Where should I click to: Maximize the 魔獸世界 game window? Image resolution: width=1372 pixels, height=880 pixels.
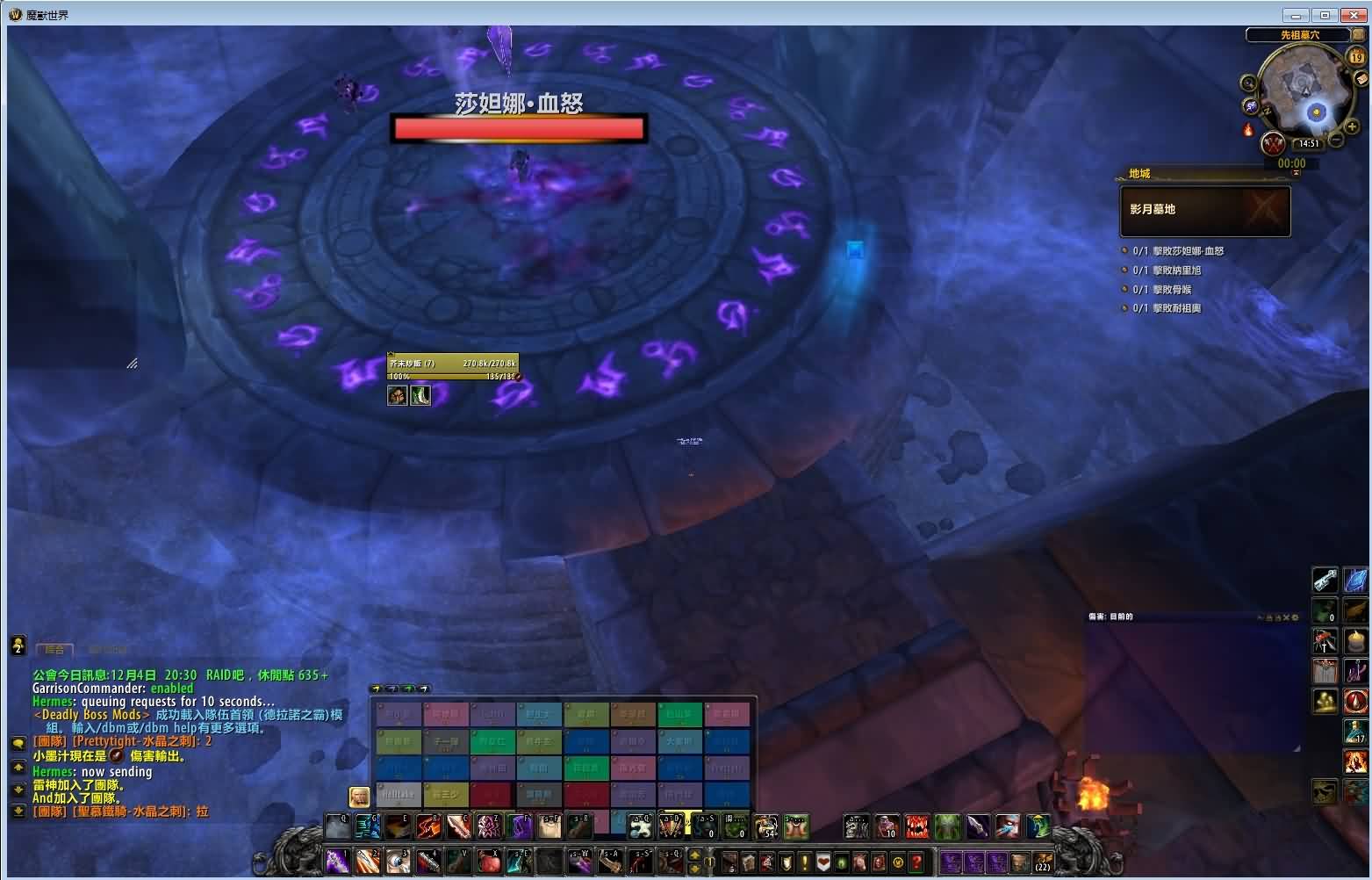[x=1325, y=15]
